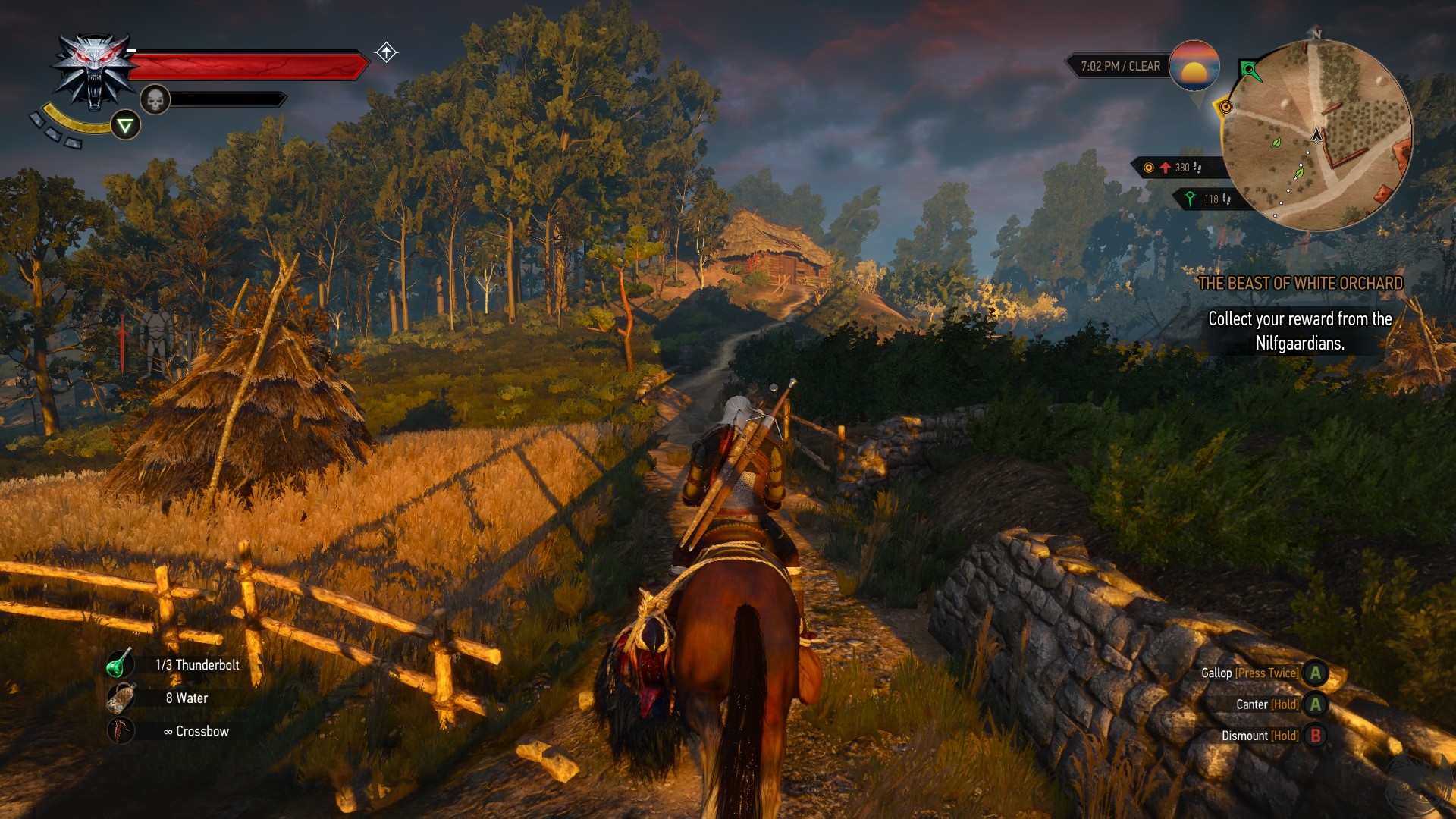This screenshot has height=819, width=1456.
Task: Click the diamond buff icon beside health
Action: click(386, 52)
